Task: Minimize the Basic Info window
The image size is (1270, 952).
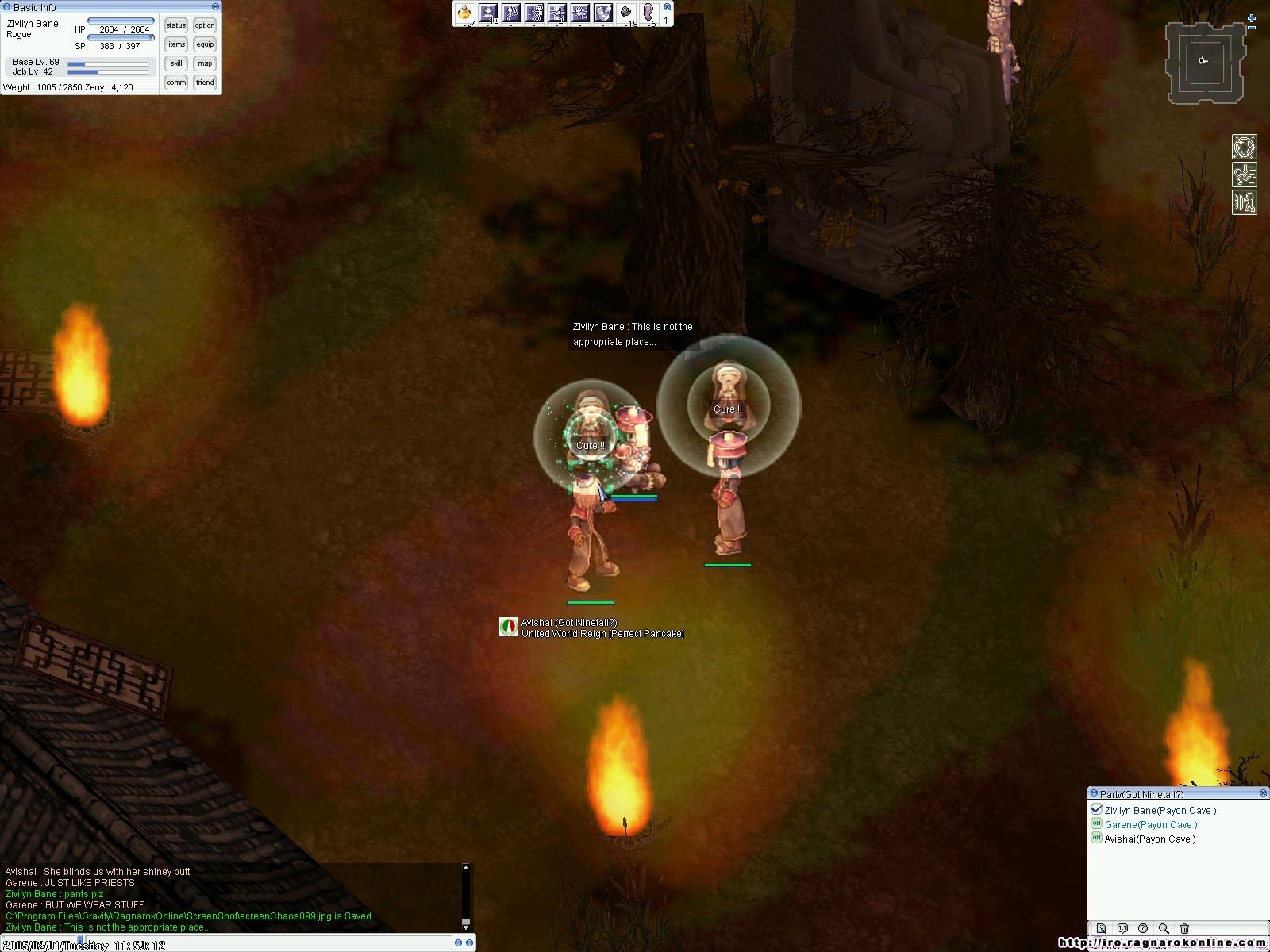Action: [215, 7]
